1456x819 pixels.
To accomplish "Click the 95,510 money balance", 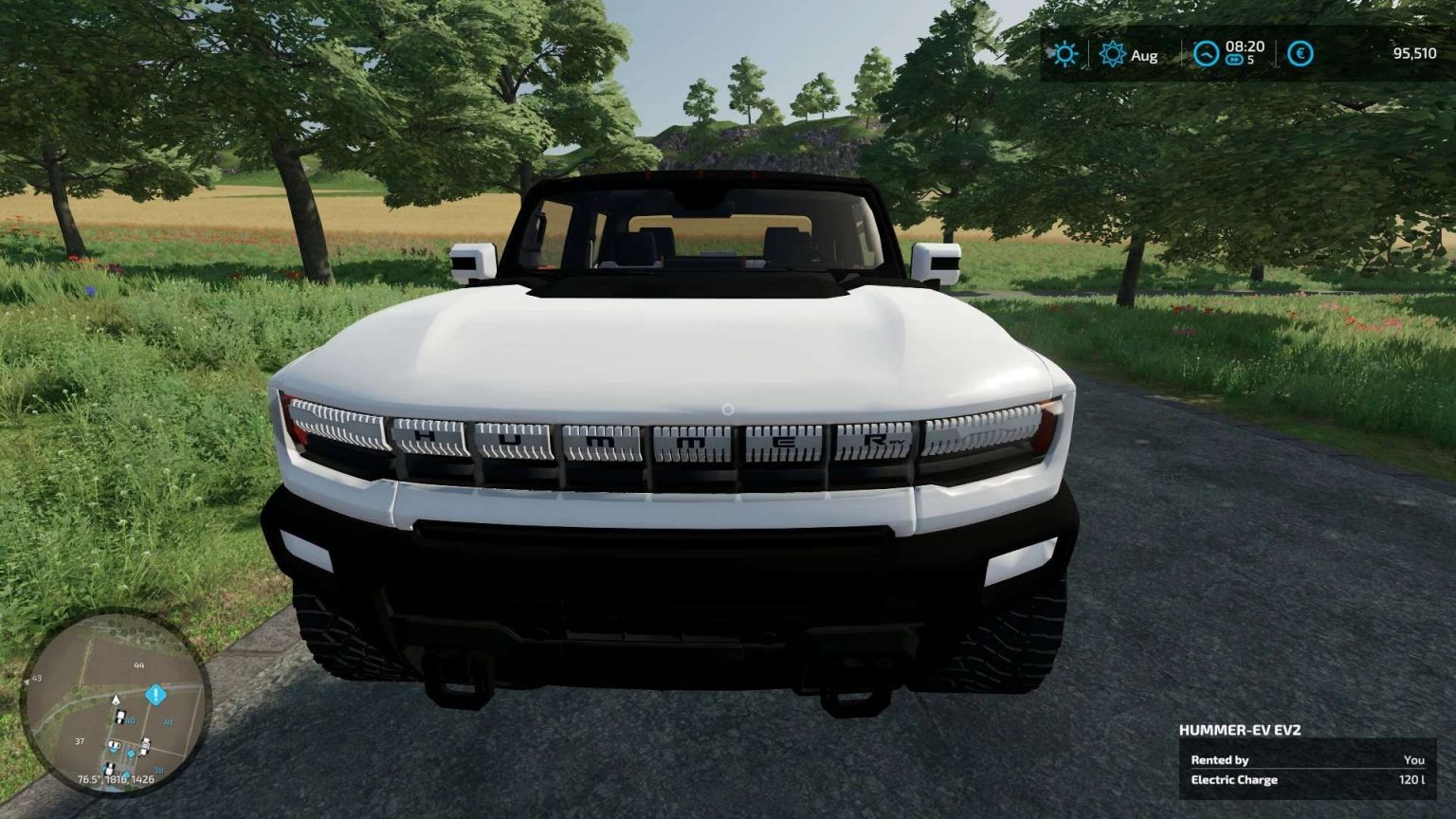I will click(x=1414, y=54).
